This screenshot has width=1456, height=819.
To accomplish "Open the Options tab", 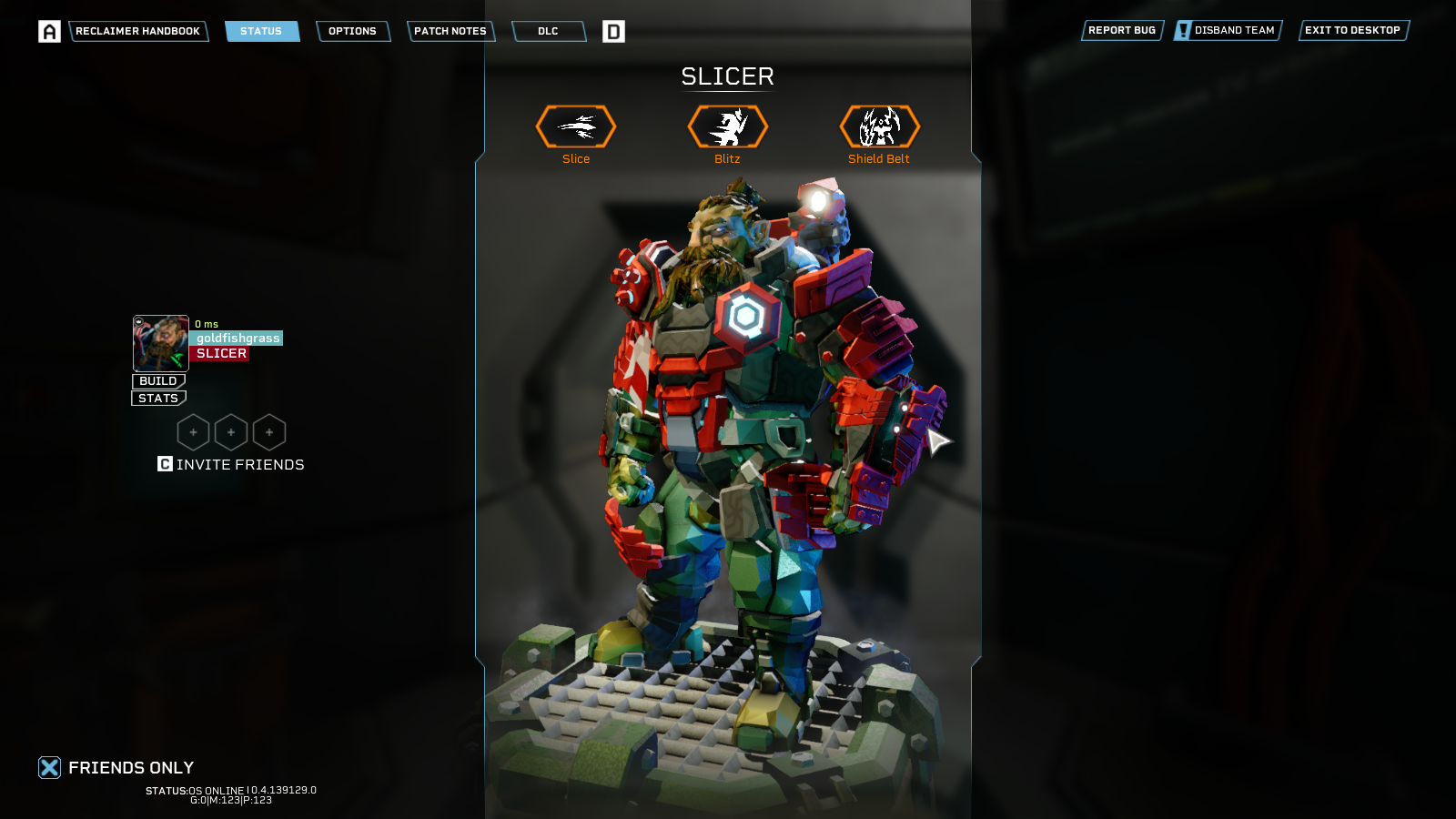I will (x=352, y=31).
